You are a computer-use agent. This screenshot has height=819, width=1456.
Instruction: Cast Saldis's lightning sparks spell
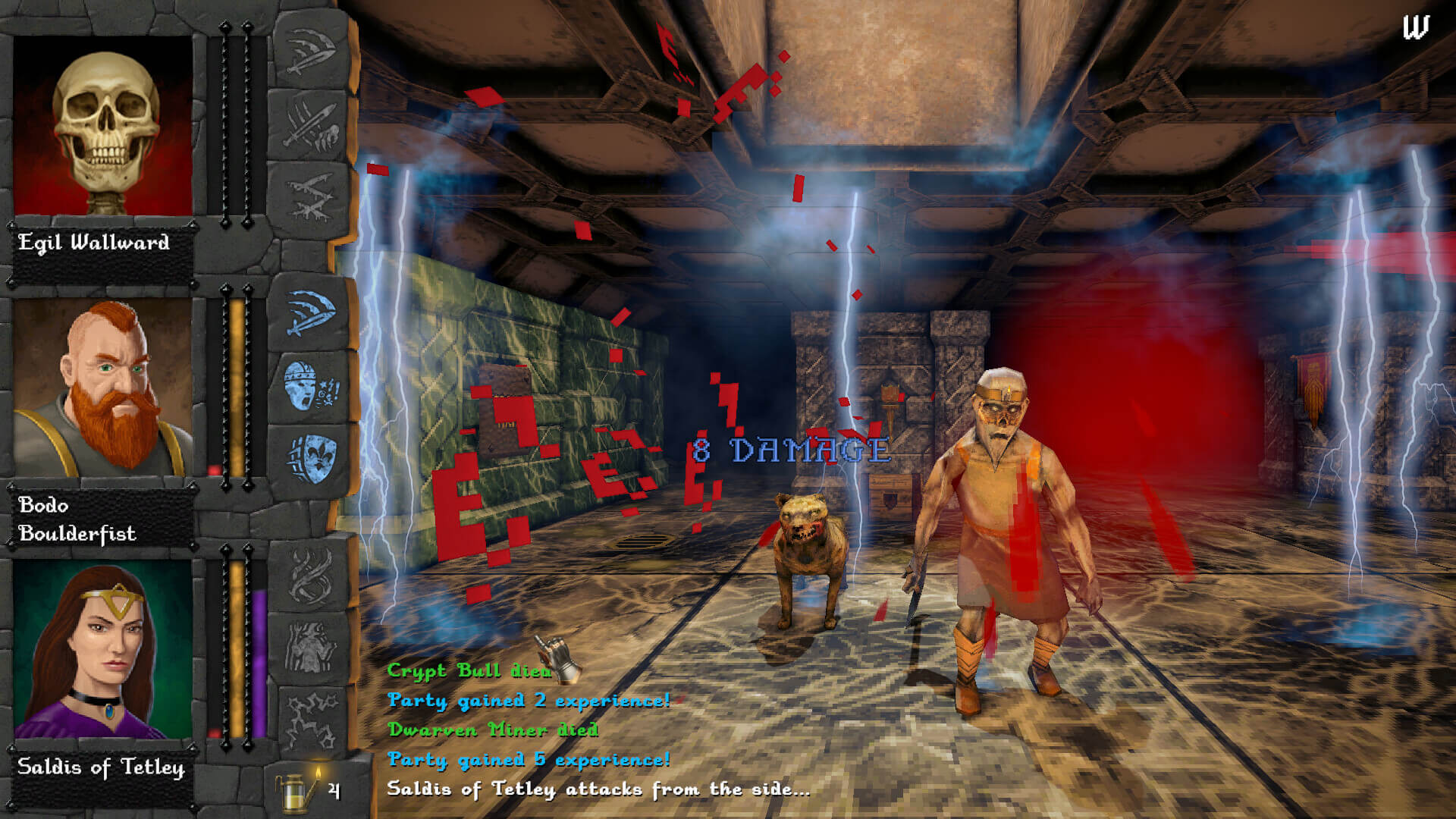pyautogui.click(x=310, y=720)
